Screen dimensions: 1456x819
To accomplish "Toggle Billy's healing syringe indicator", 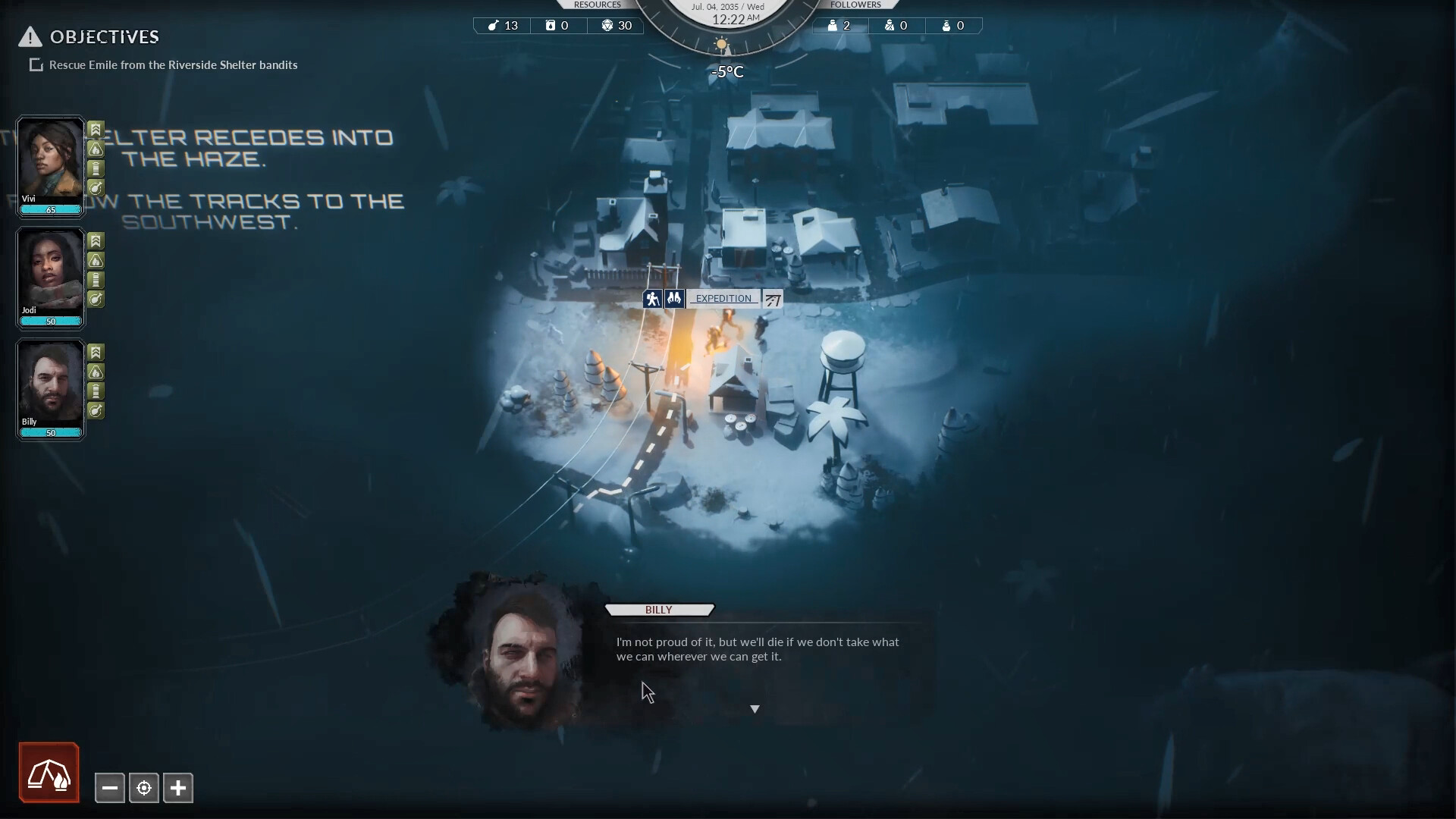I will 95,411.
